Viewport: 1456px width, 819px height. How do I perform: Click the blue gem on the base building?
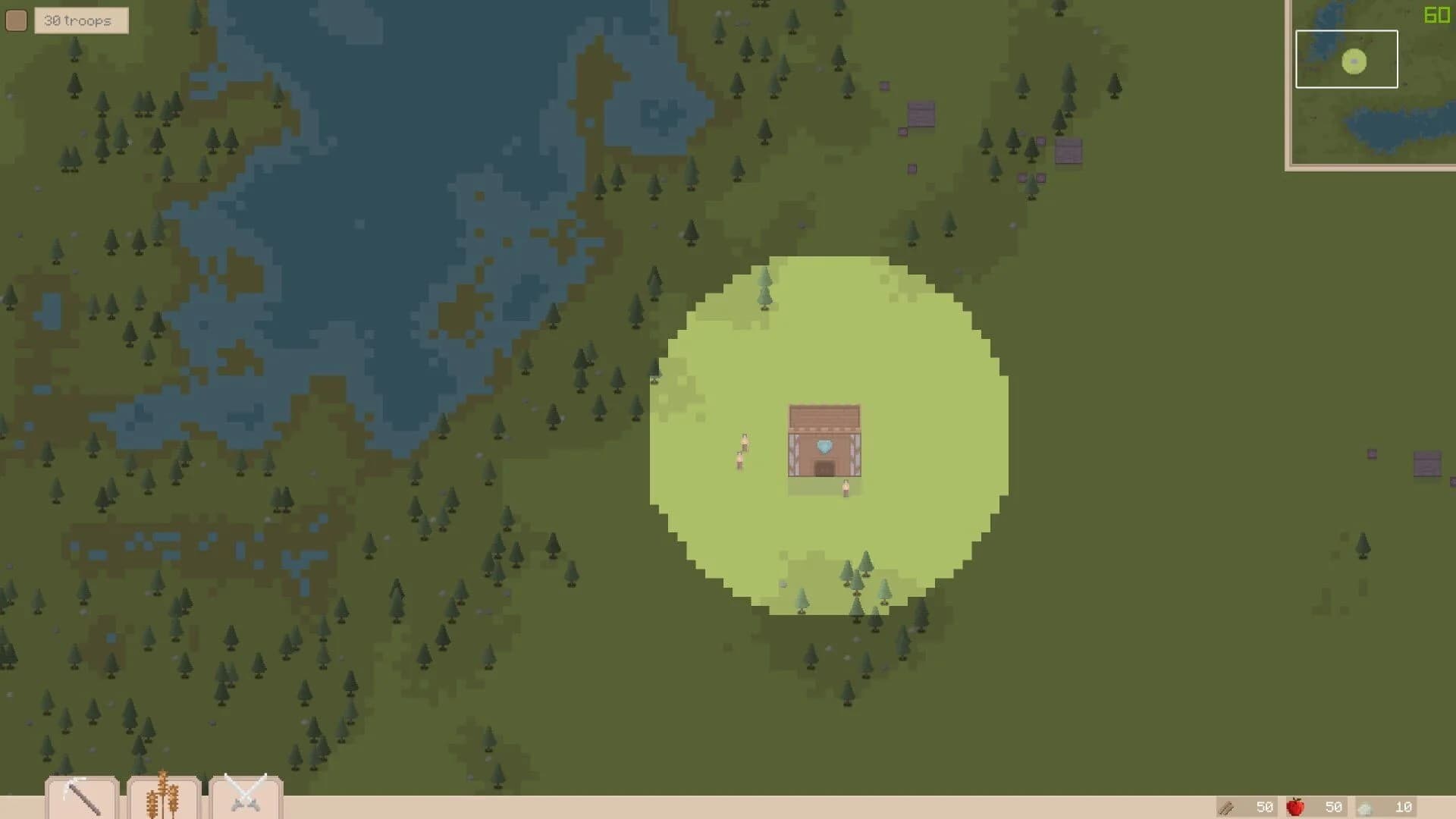[825, 447]
